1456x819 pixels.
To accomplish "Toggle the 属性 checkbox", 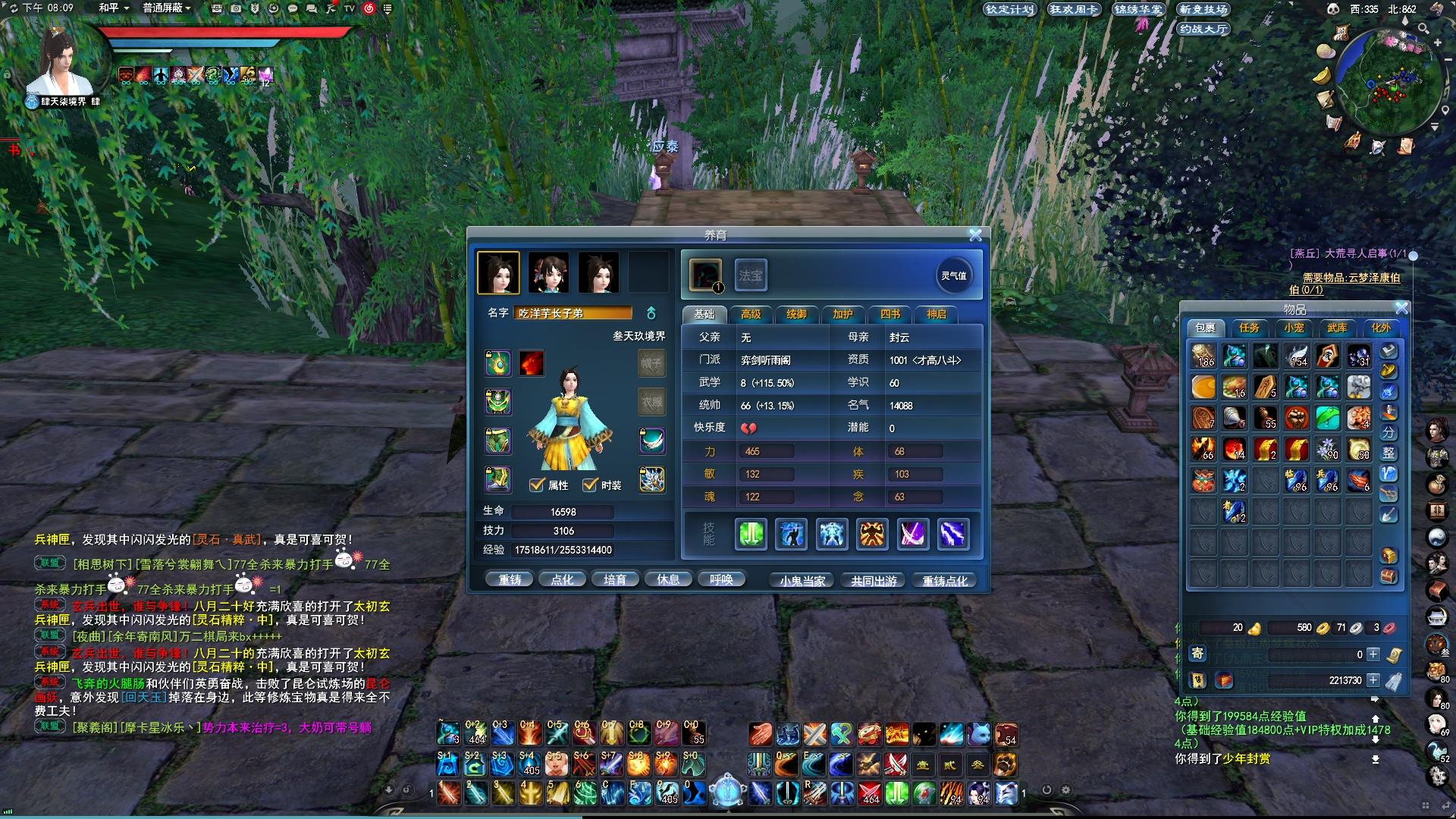I will click(x=537, y=485).
